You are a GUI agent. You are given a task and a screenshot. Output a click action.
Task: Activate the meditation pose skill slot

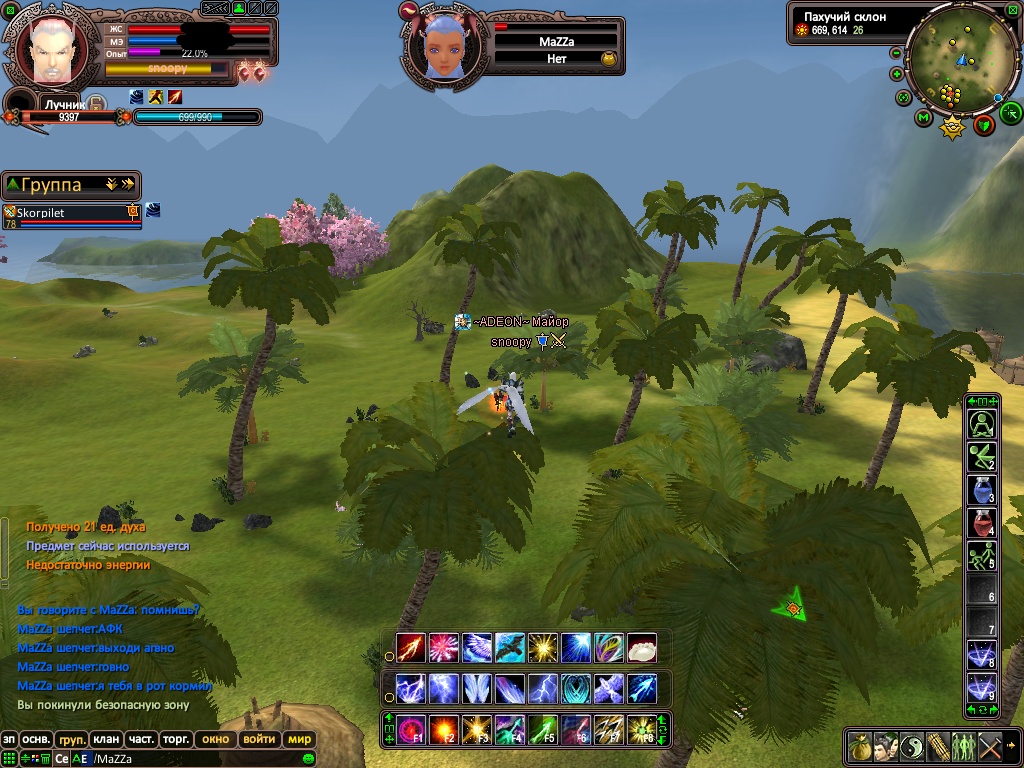tap(981, 424)
